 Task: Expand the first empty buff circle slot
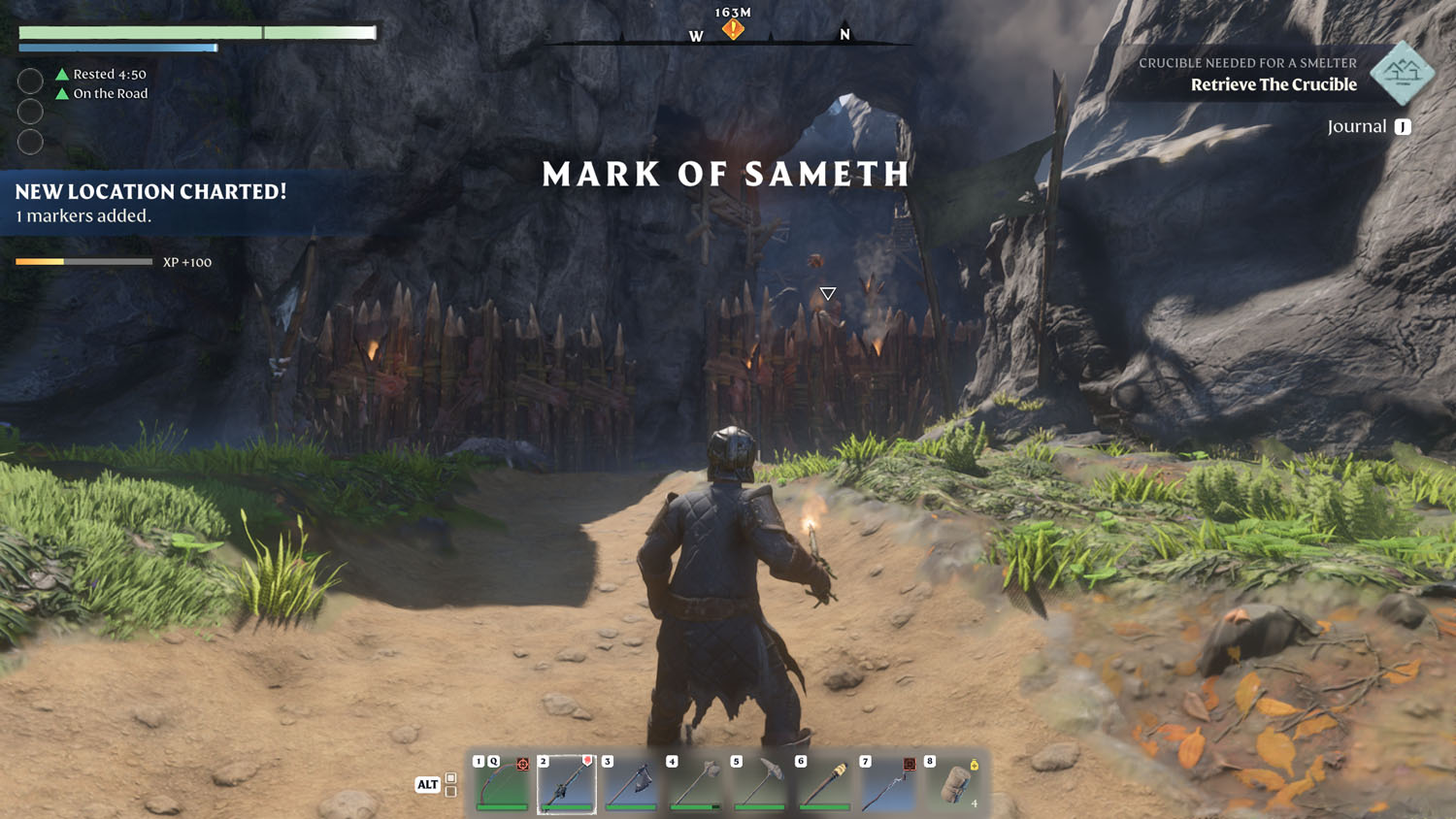(30, 81)
